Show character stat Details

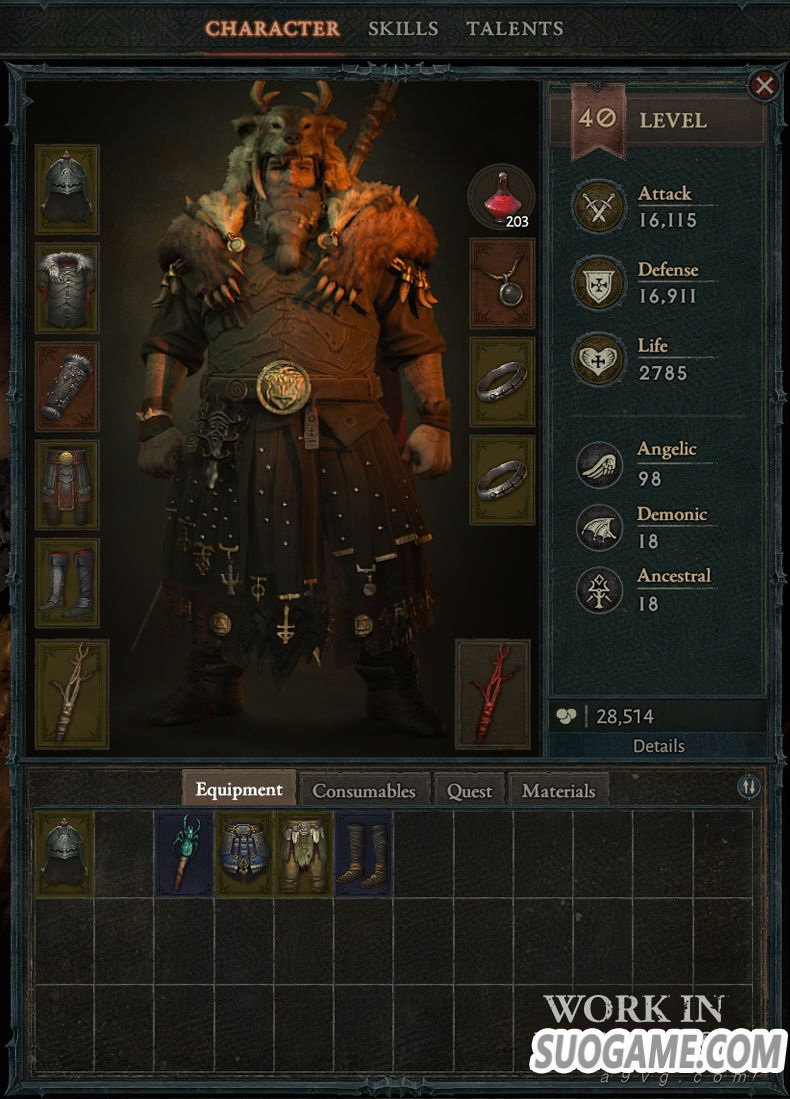(658, 746)
